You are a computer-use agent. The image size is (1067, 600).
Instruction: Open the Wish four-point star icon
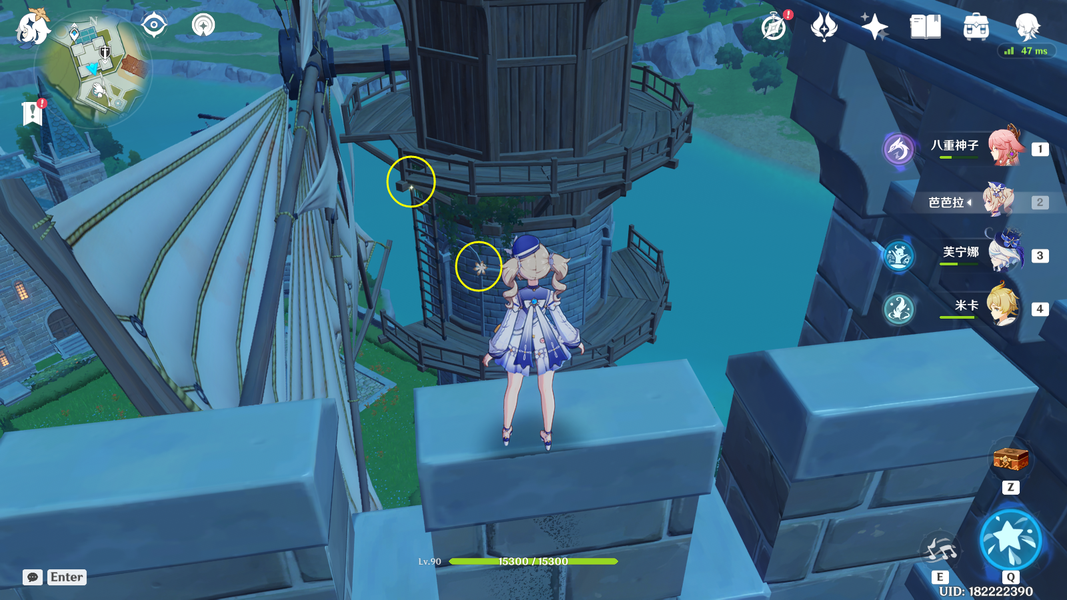click(875, 27)
